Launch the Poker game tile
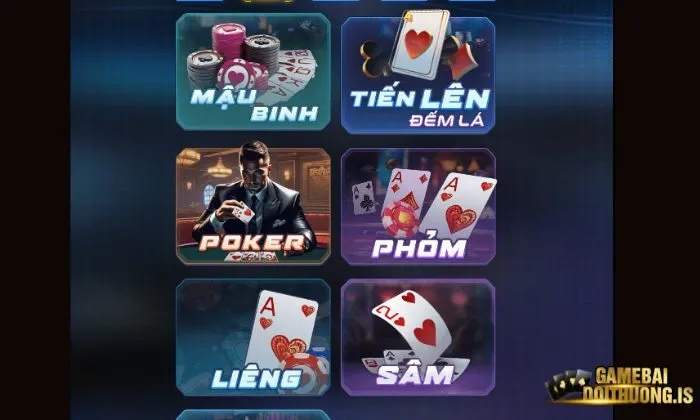 coord(253,206)
